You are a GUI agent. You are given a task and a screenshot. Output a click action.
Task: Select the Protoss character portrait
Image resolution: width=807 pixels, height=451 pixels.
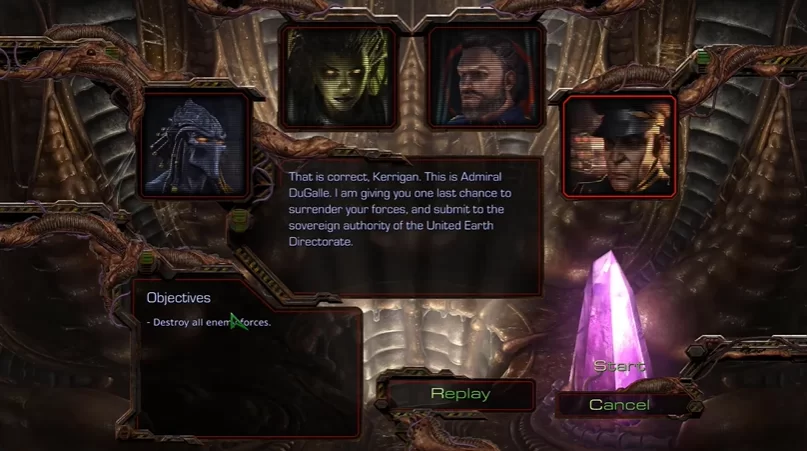(x=195, y=146)
